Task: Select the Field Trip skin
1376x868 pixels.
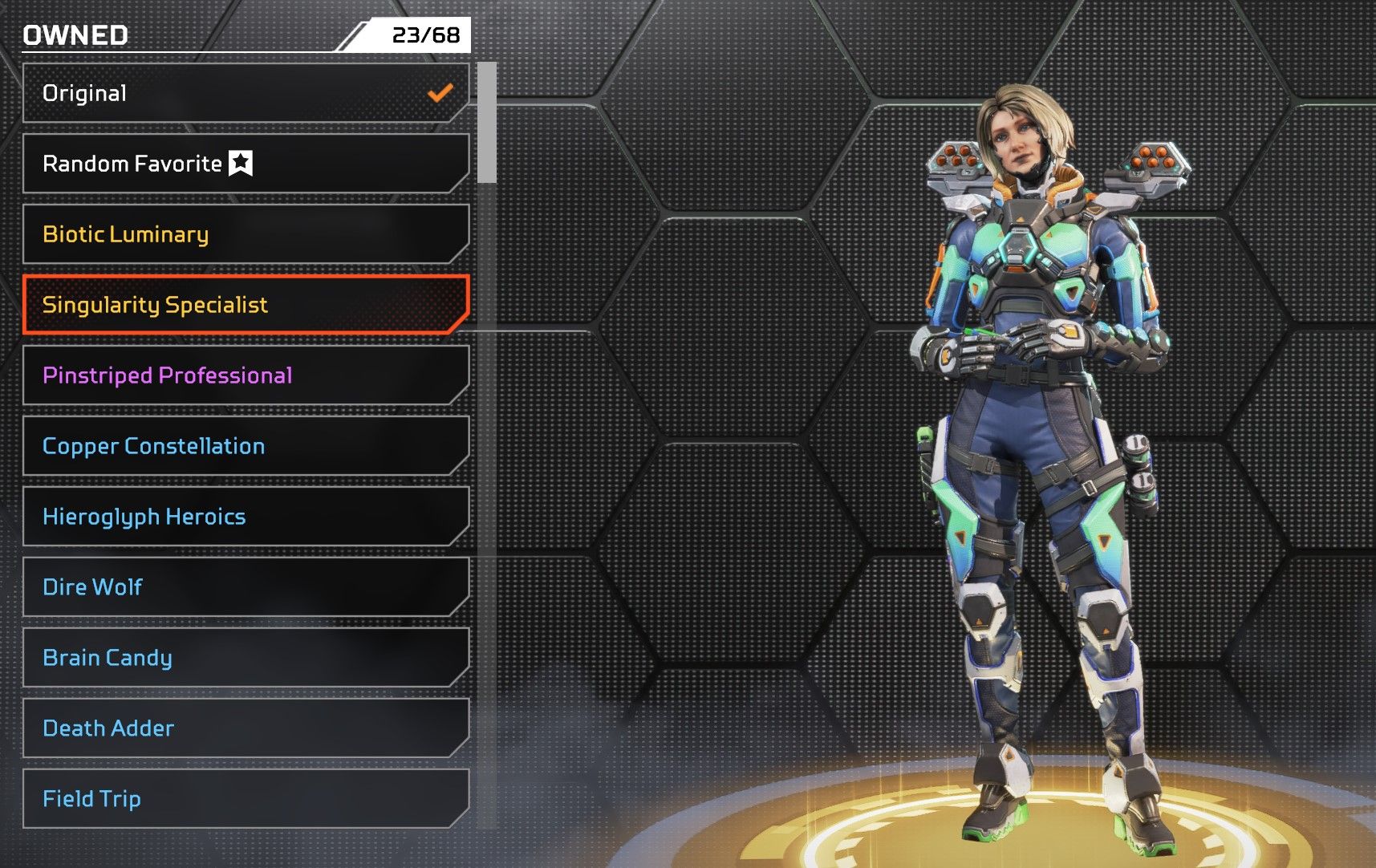Action: pyautogui.click(x=245, y=799)
